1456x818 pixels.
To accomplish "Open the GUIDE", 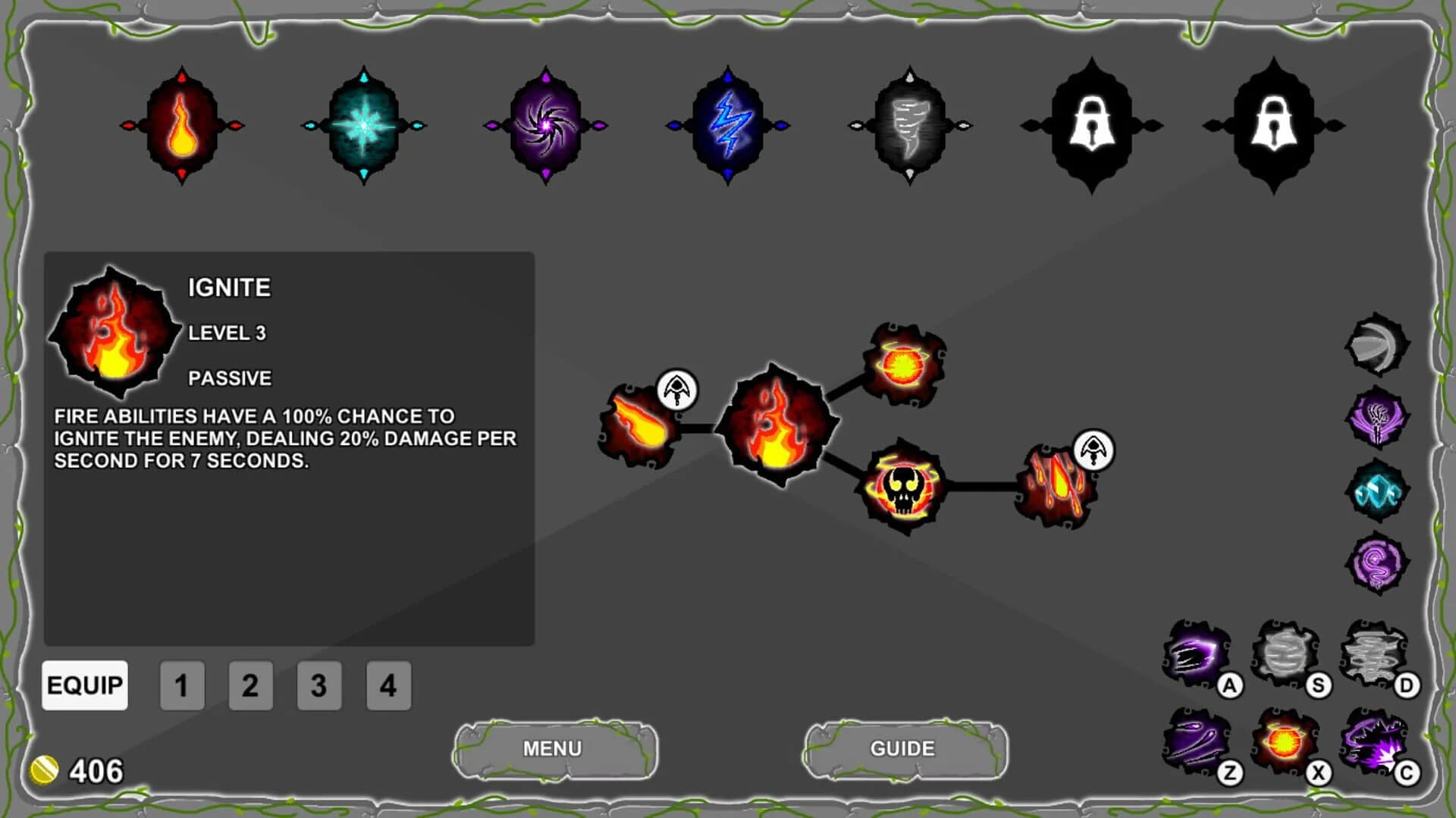I will tap(902, 749).
